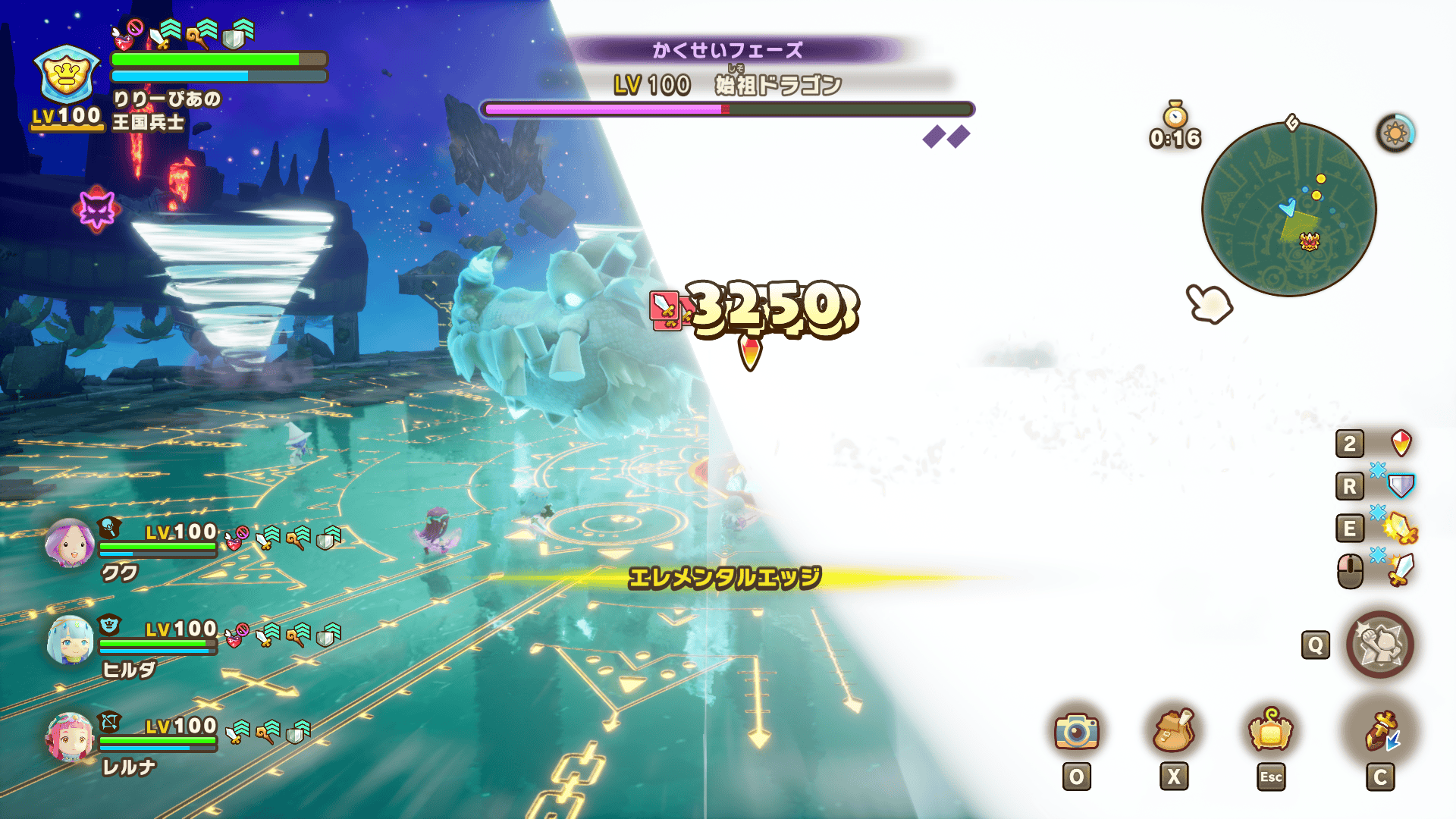Activate the special skill round icon
Image resolution: width=1456 pixels, height=819 pixels.
click(x=1379, y=645)
